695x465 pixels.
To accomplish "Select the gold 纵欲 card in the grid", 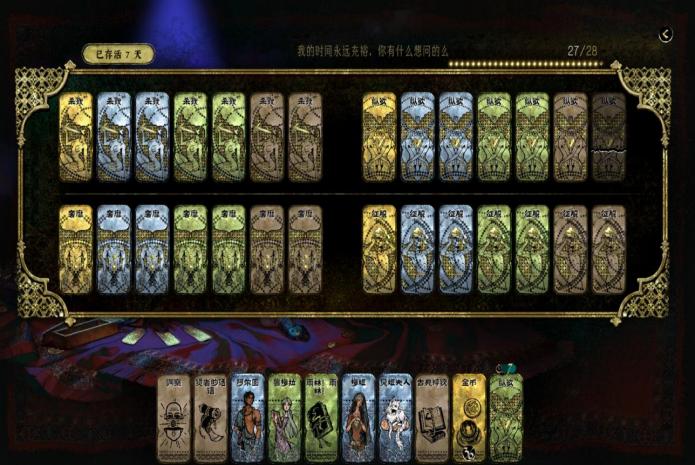I will (380, 137).
